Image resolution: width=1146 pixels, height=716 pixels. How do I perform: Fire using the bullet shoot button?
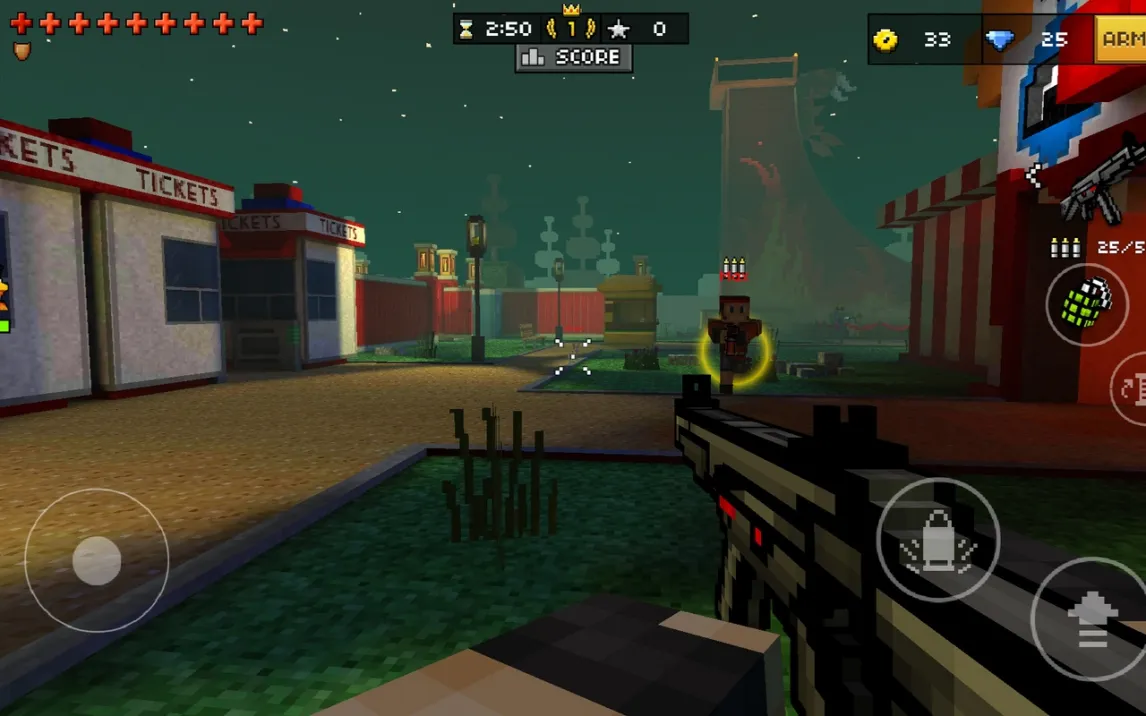coord(937,540)
